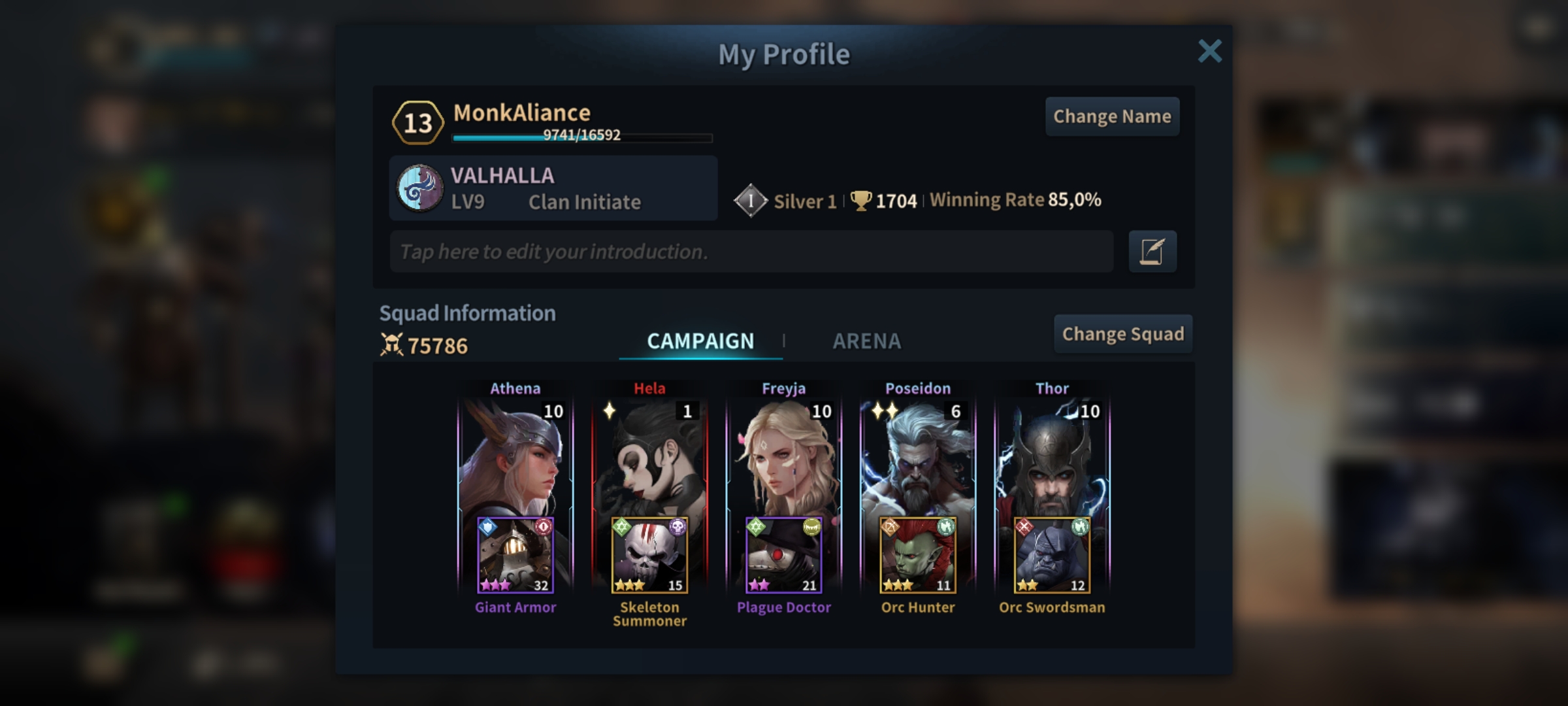This screenshot has width=1568, height=706.
Task: Select the Athena hero card
Action: pyautogui.click(x=515, y=458)
